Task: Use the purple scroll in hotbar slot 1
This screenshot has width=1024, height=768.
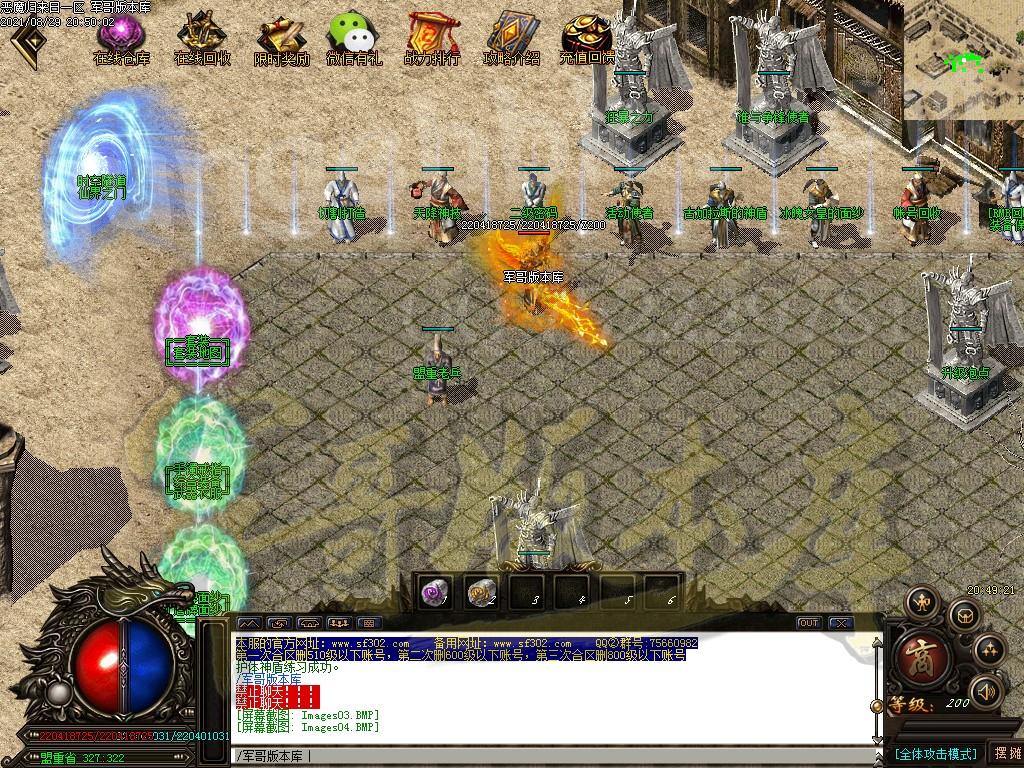Action: (x=436, y=592)
